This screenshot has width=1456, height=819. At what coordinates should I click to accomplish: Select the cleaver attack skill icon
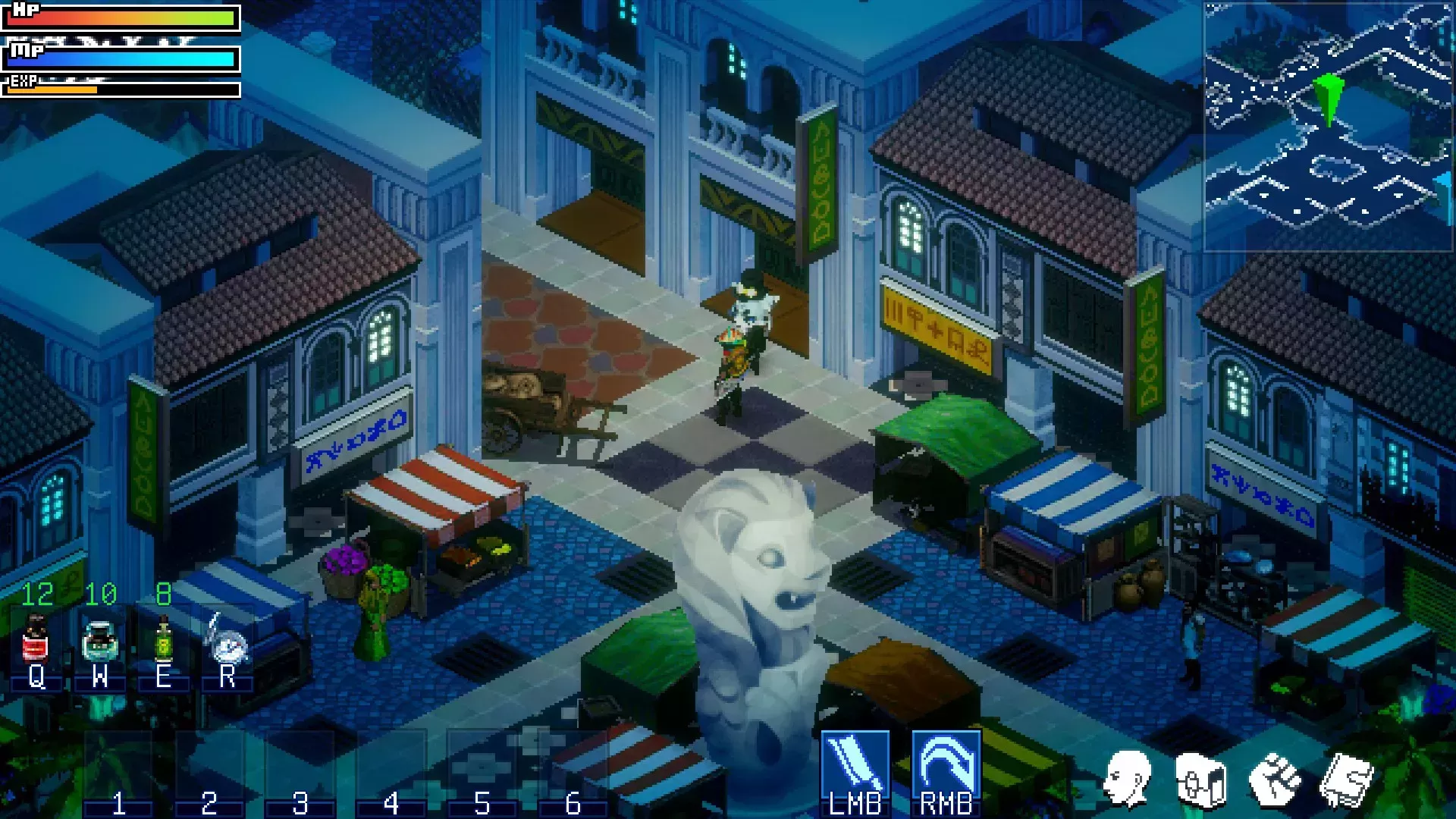855,763
